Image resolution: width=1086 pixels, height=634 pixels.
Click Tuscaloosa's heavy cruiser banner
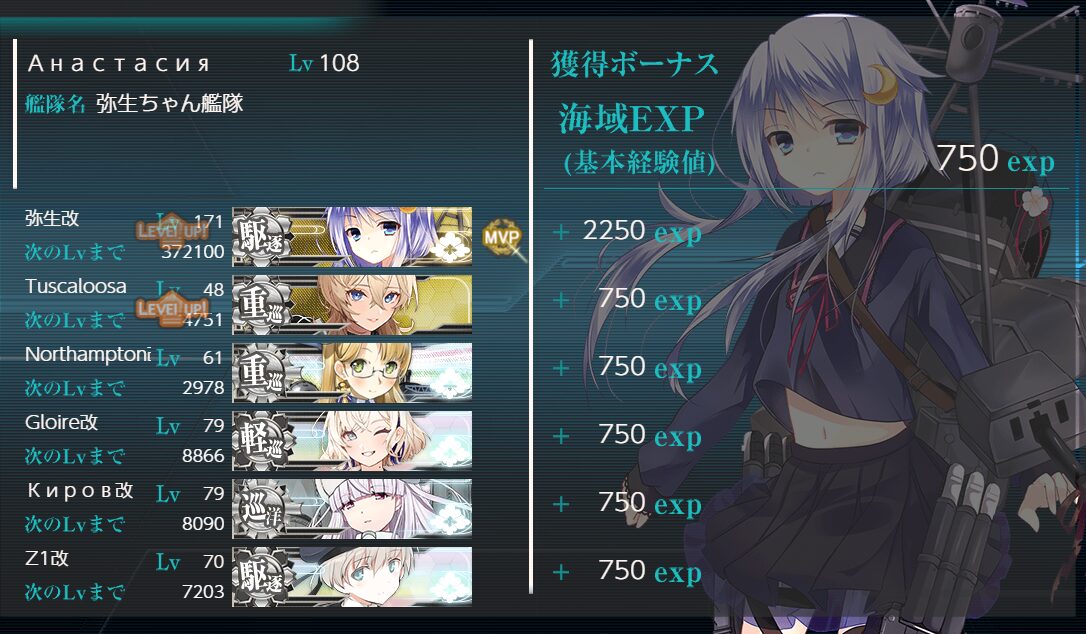(352, 304)
